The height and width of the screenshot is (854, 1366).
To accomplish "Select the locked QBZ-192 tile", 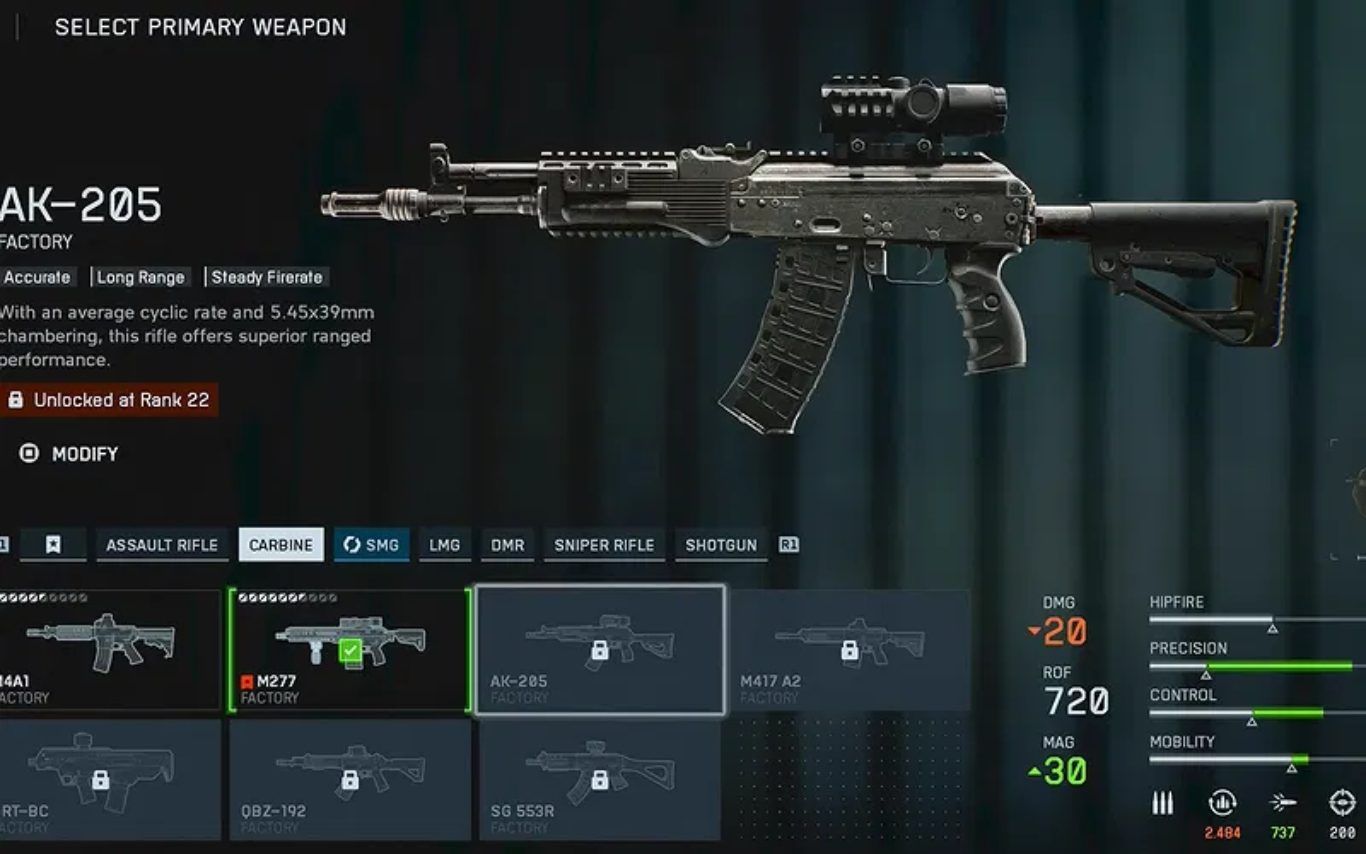I will (x=350, y=780).
